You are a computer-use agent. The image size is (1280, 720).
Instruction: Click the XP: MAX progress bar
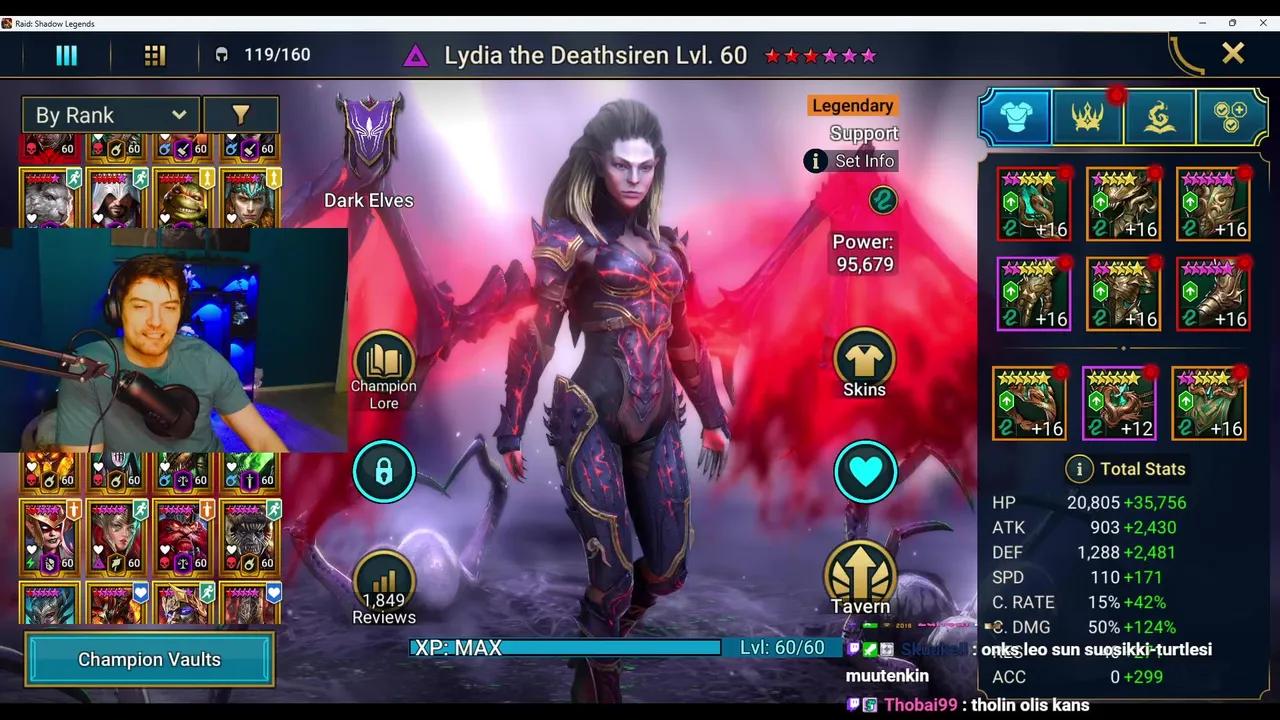[565, 648]
